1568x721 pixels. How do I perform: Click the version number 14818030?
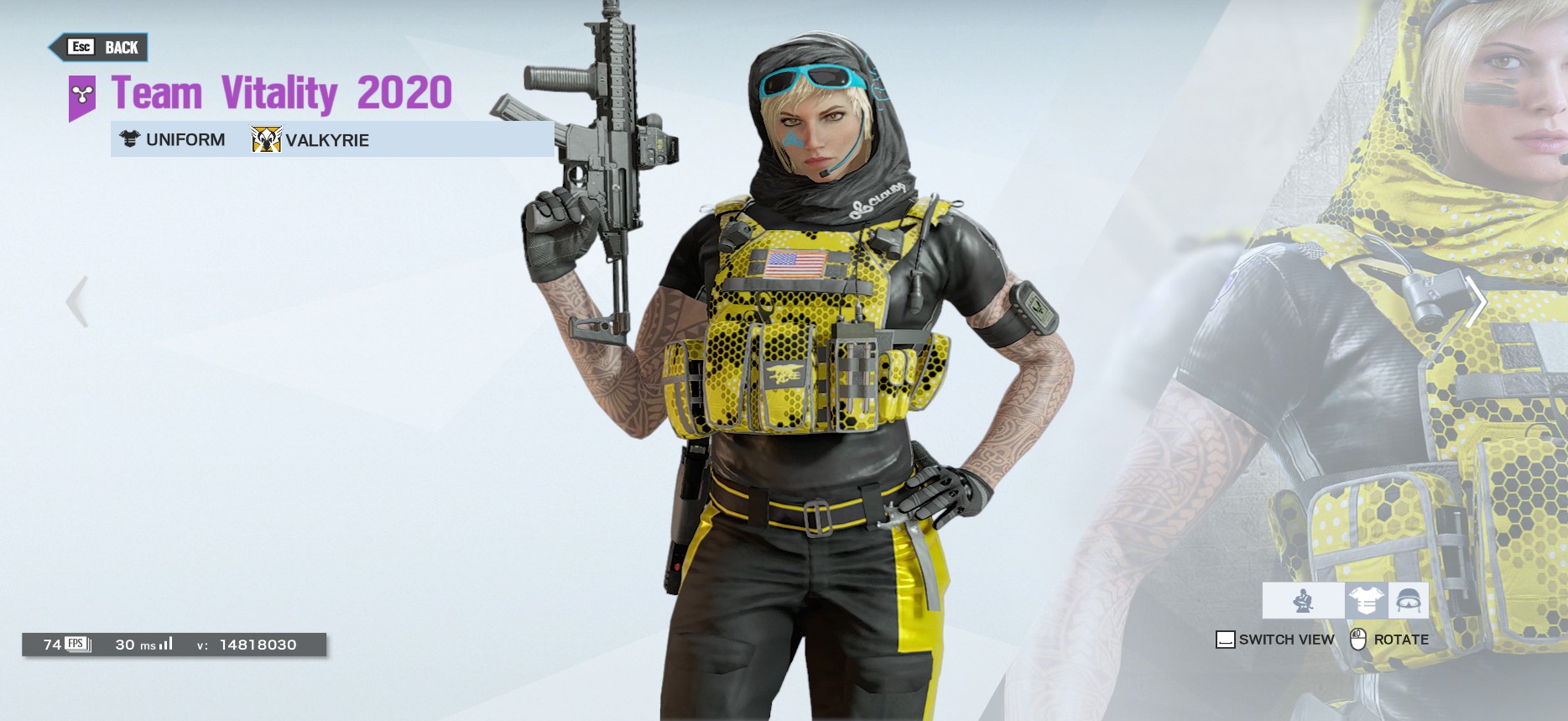pos(260,646)
